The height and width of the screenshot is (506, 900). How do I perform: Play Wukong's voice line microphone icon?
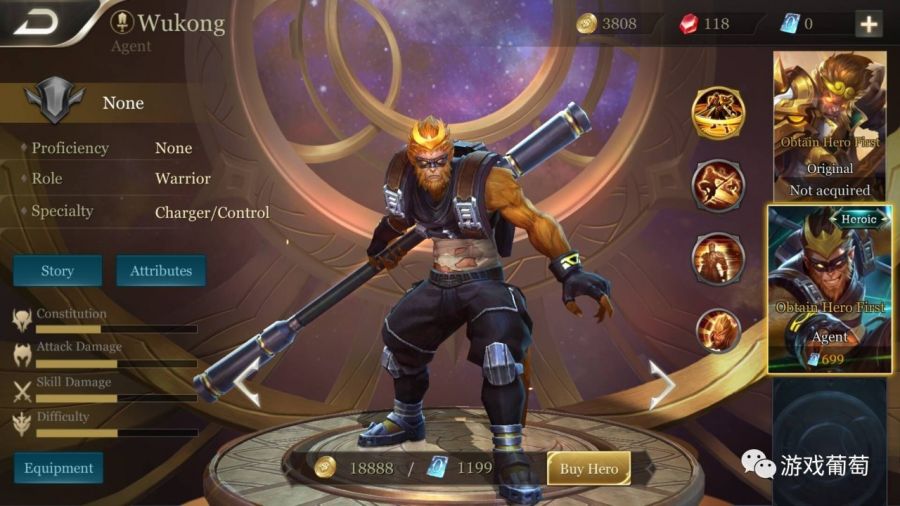click(x=122, y=22)
